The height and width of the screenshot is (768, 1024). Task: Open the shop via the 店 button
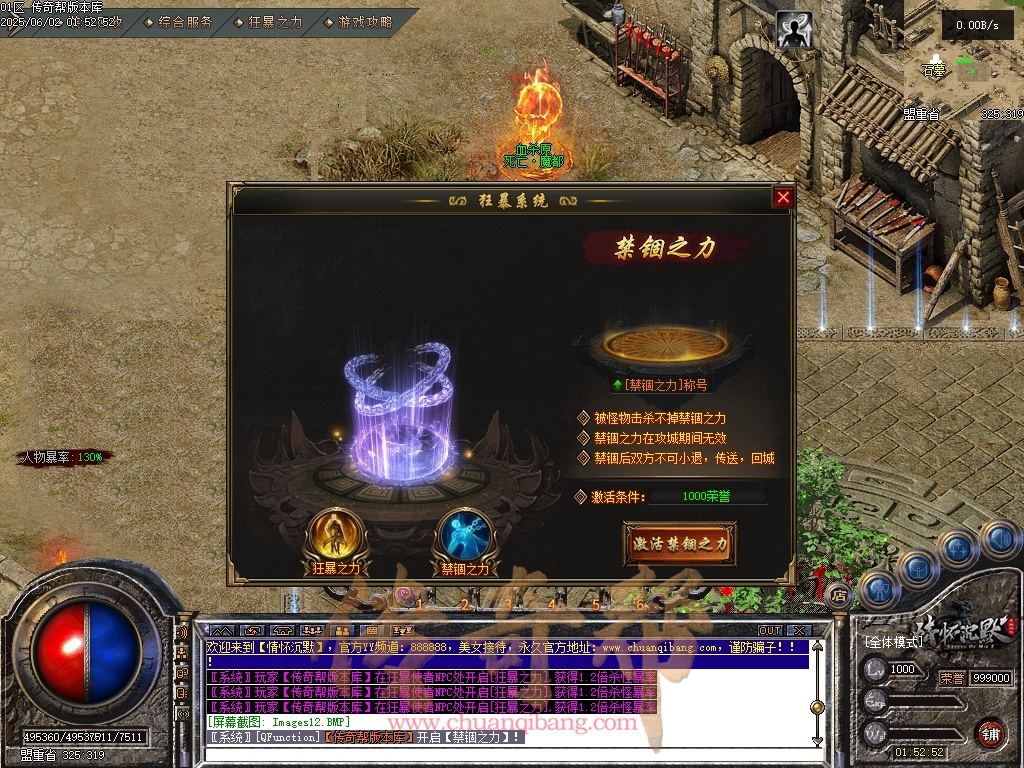pyautogui.click(x=838, y=597)
